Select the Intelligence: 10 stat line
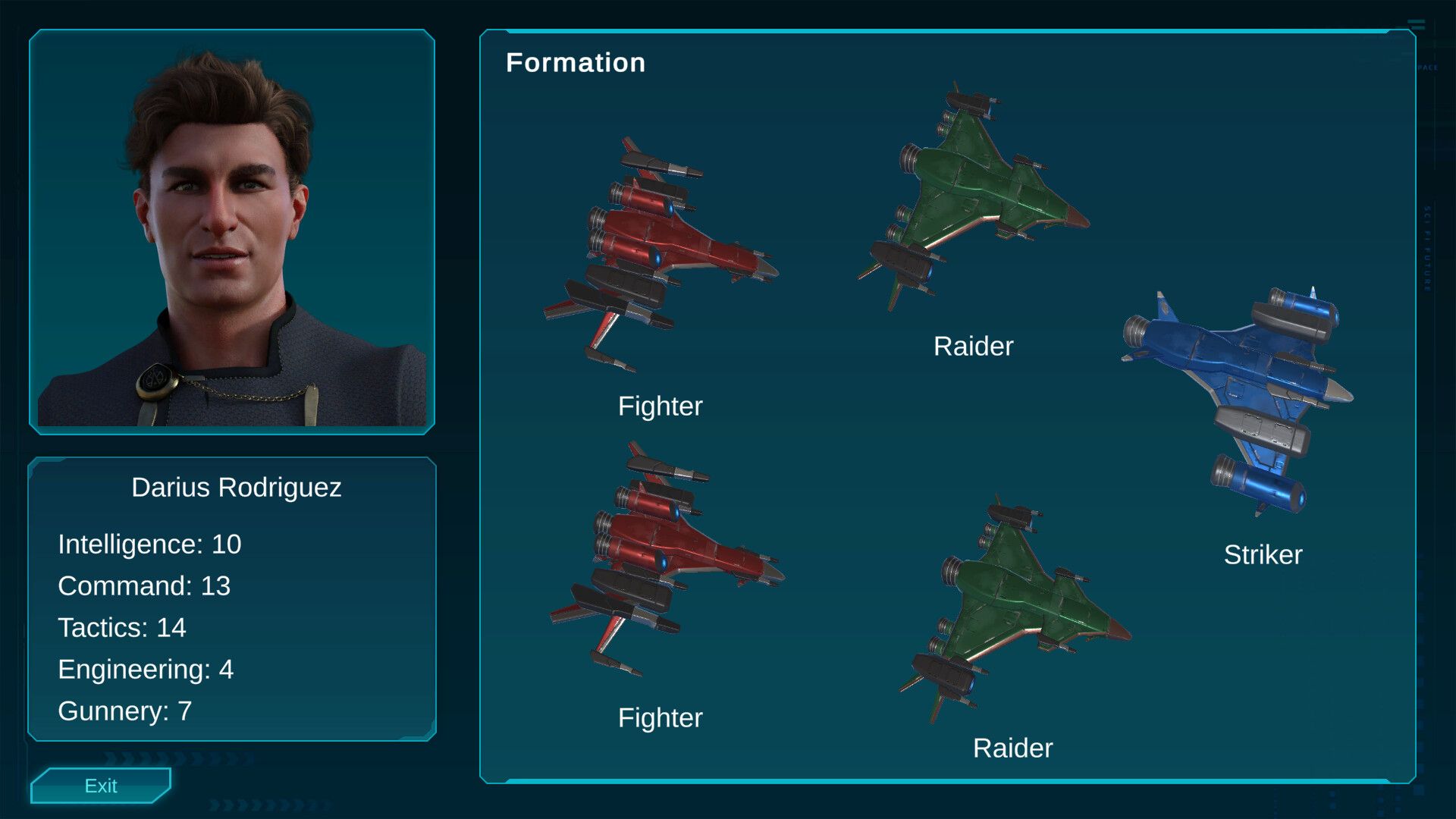 click(149, 544)
